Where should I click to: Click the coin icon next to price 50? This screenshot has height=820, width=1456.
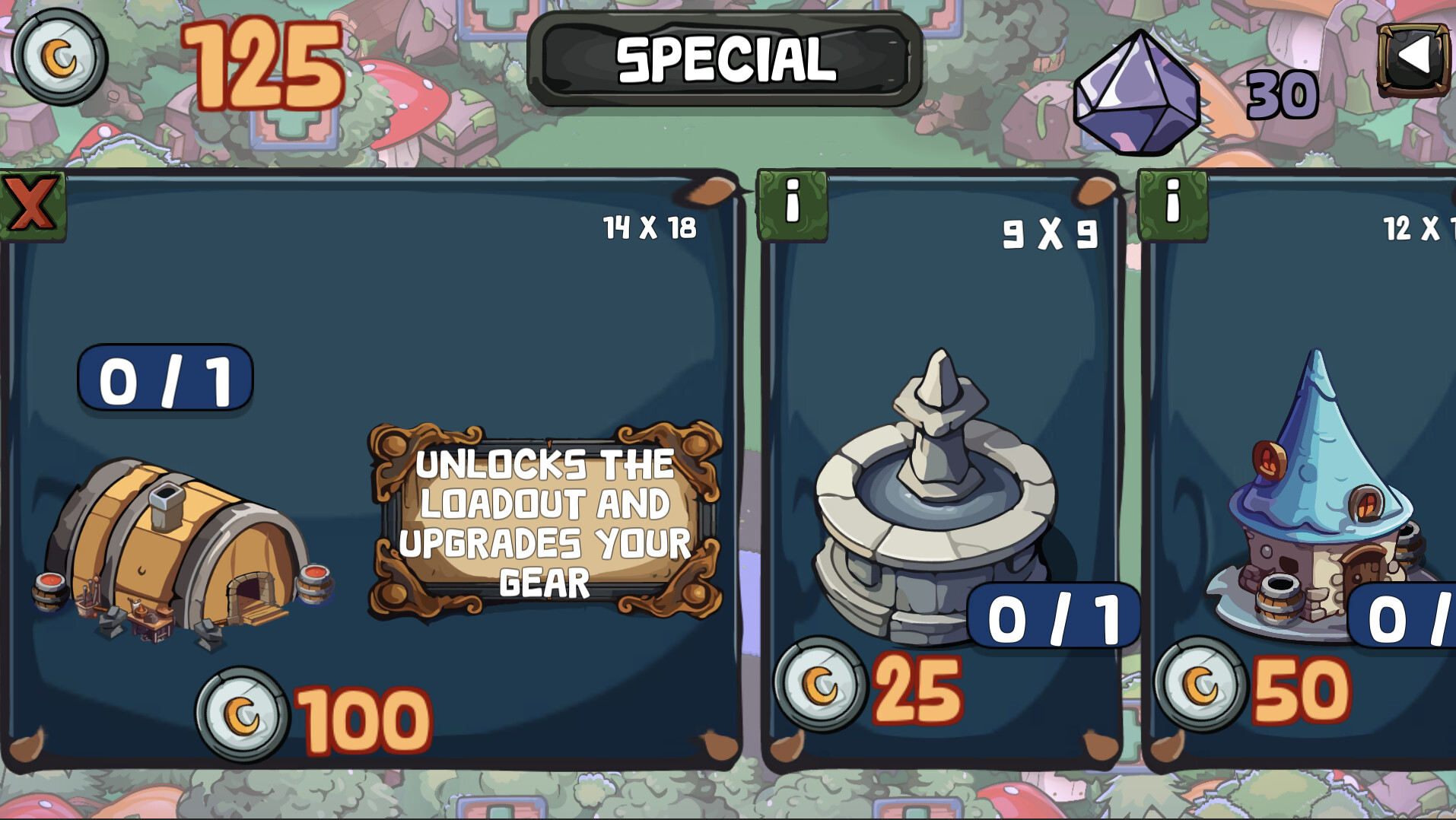1202,684
